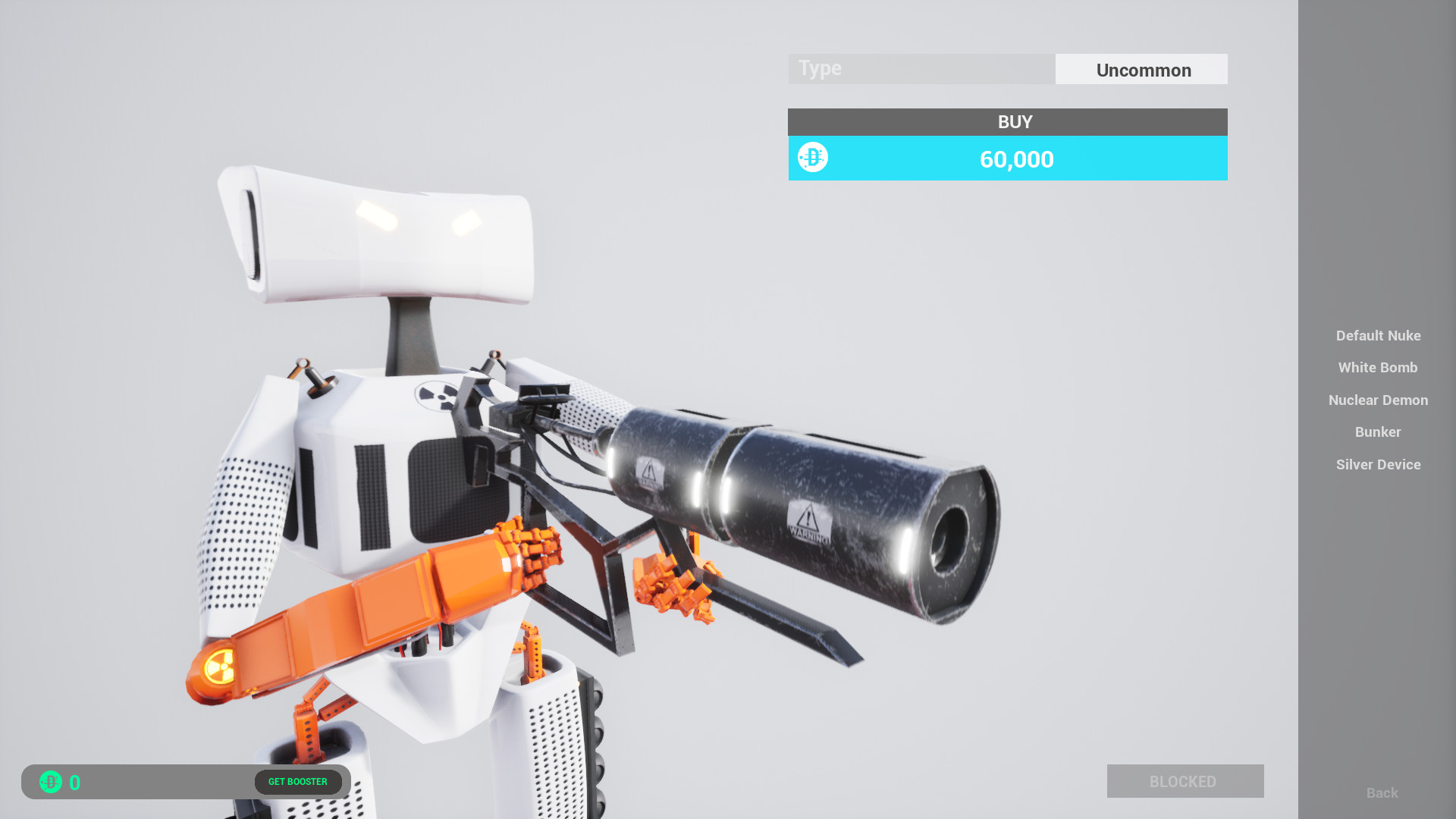Select the Default Nuke entry
Screen dimensions: 1456x819
click(1378, 336)
